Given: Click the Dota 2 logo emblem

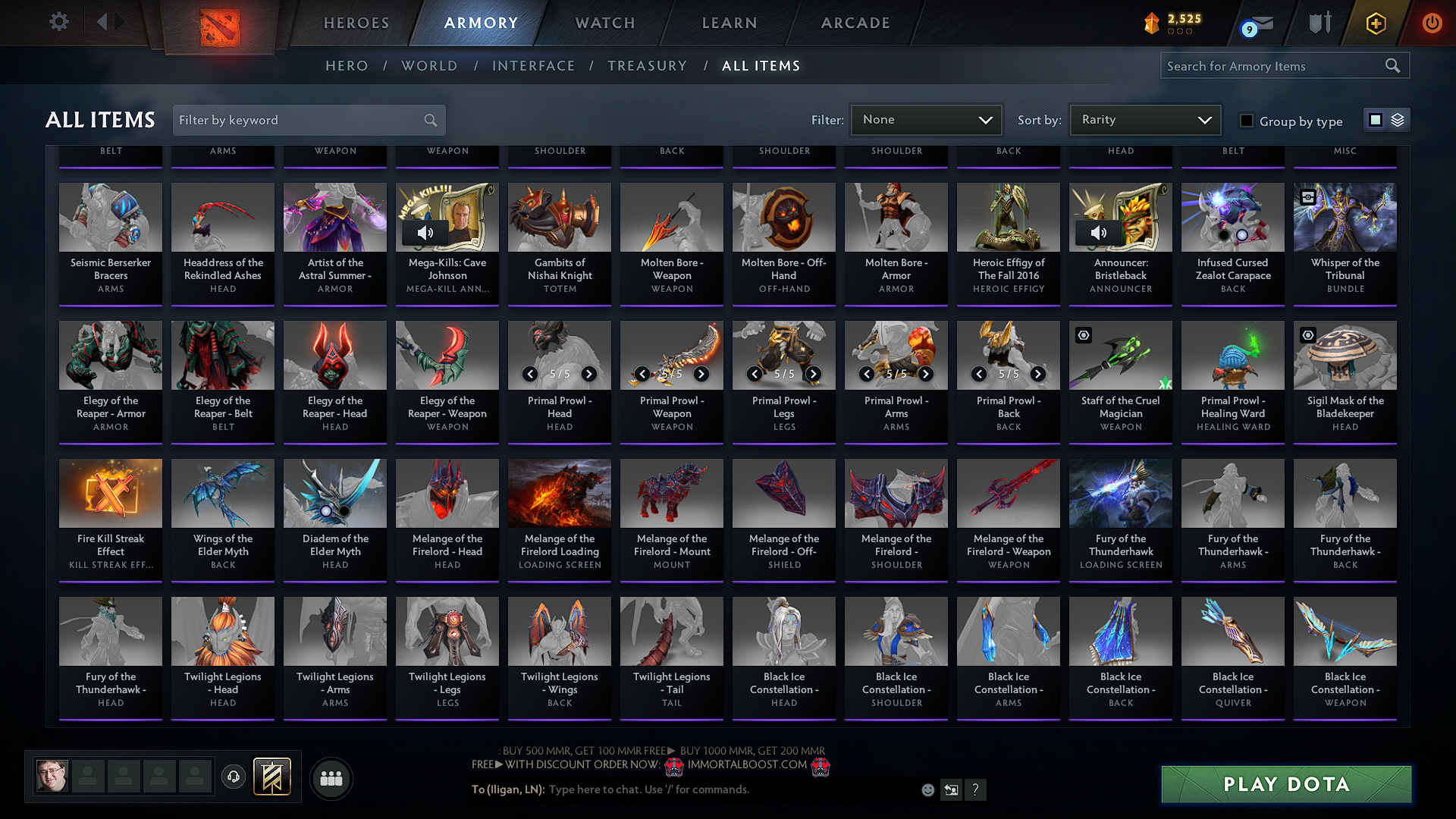Looking at the screenshot, I should click(219, 25).
